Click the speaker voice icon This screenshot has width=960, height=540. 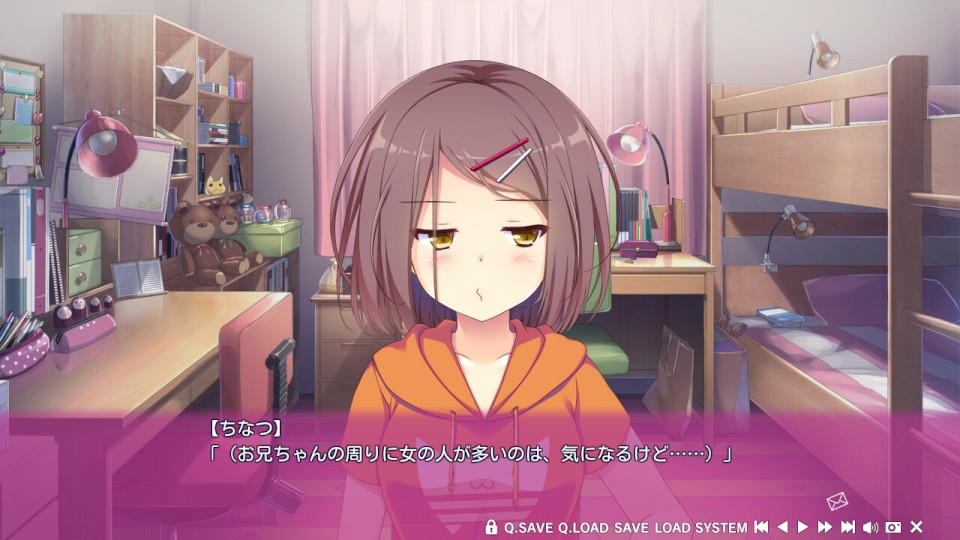coord(870,527)
